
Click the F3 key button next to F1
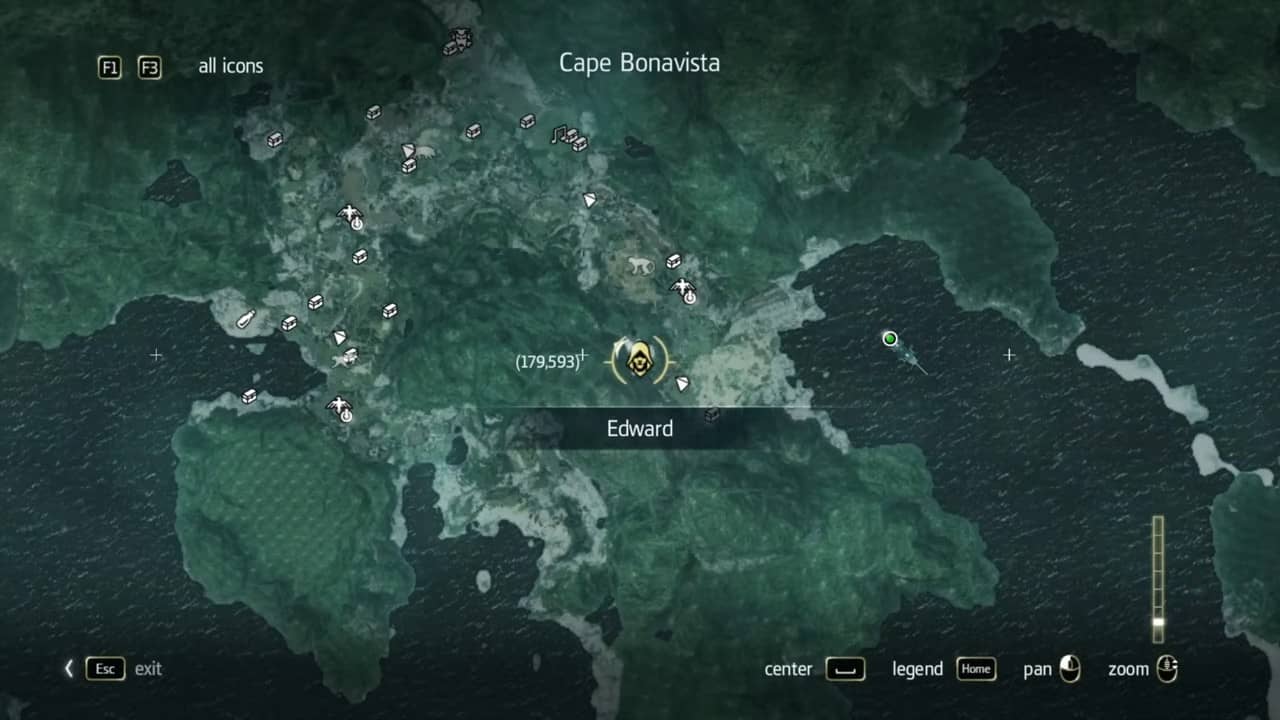coord(149,68)
